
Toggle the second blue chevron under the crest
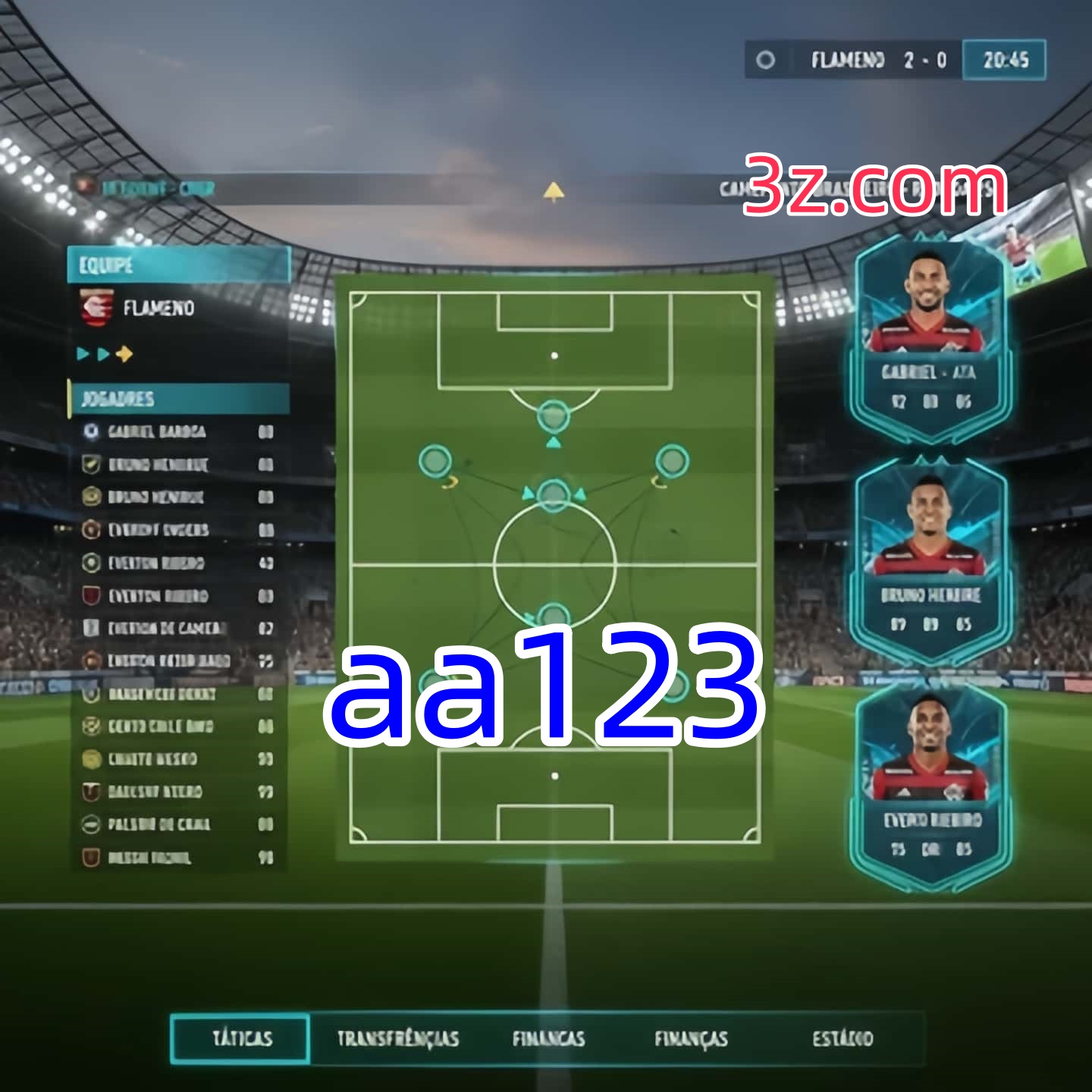[102, 353]
